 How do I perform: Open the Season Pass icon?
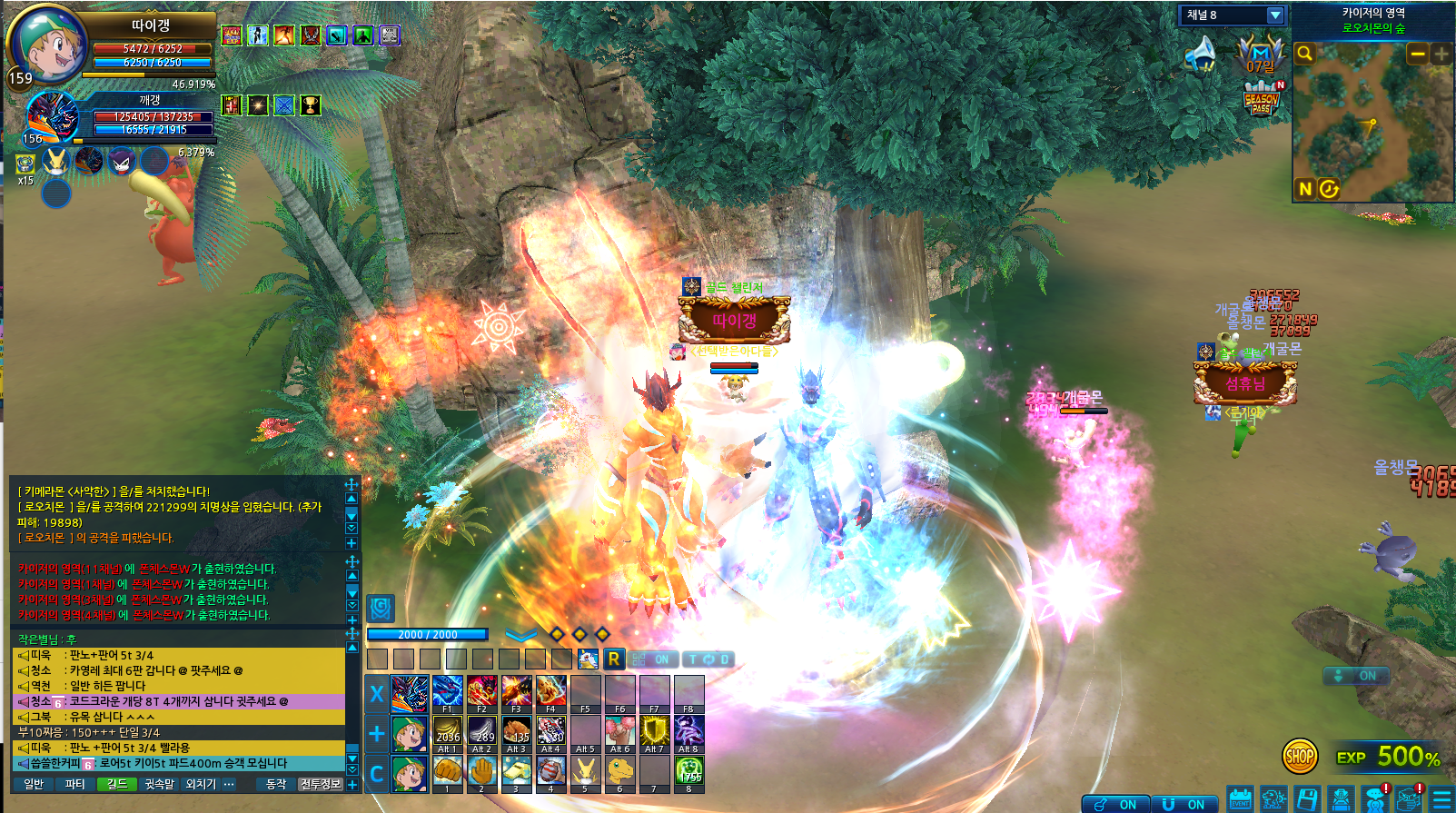[1262, 100]
